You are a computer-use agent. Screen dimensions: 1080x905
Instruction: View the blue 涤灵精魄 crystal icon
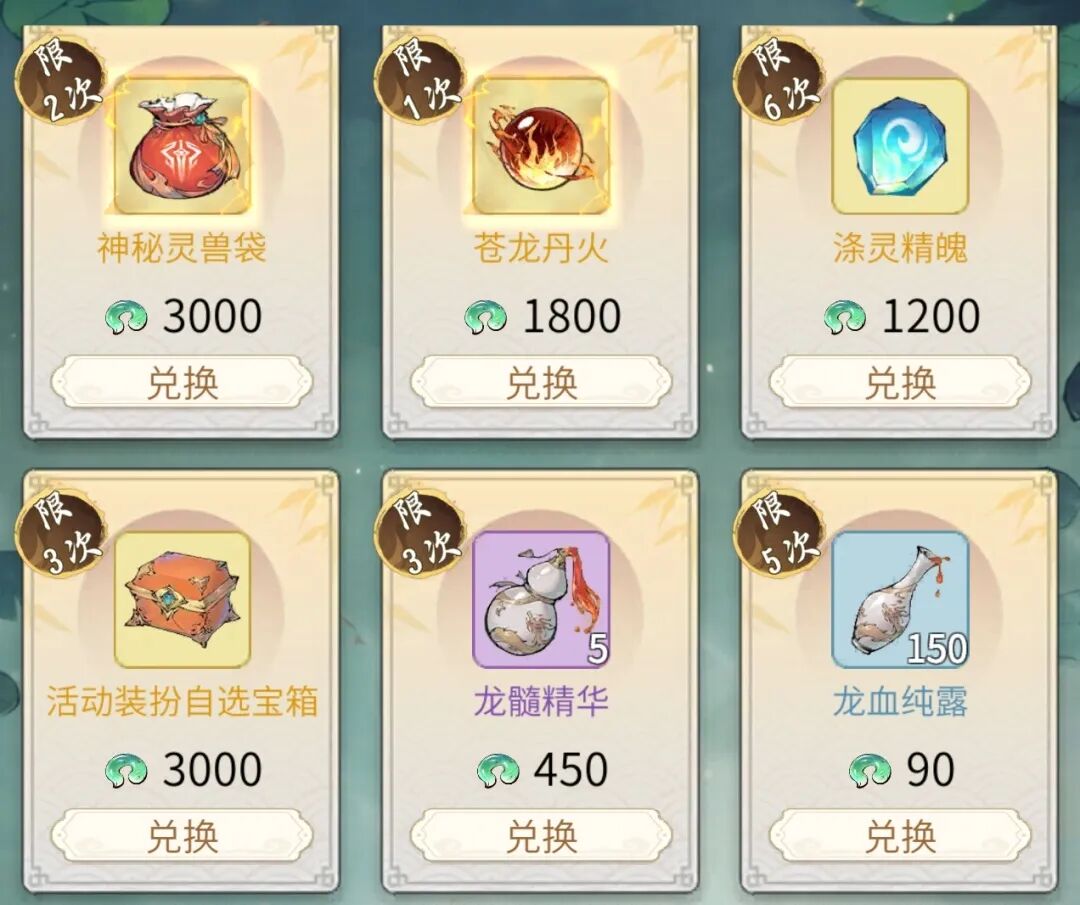[x=900, y=146]
